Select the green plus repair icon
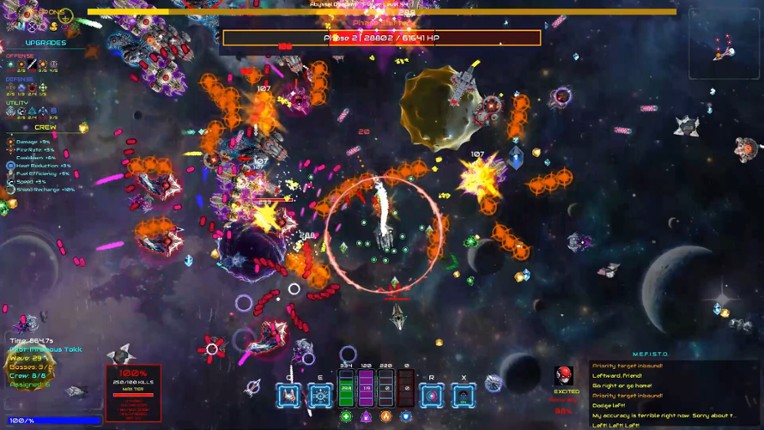 point(346,416)
